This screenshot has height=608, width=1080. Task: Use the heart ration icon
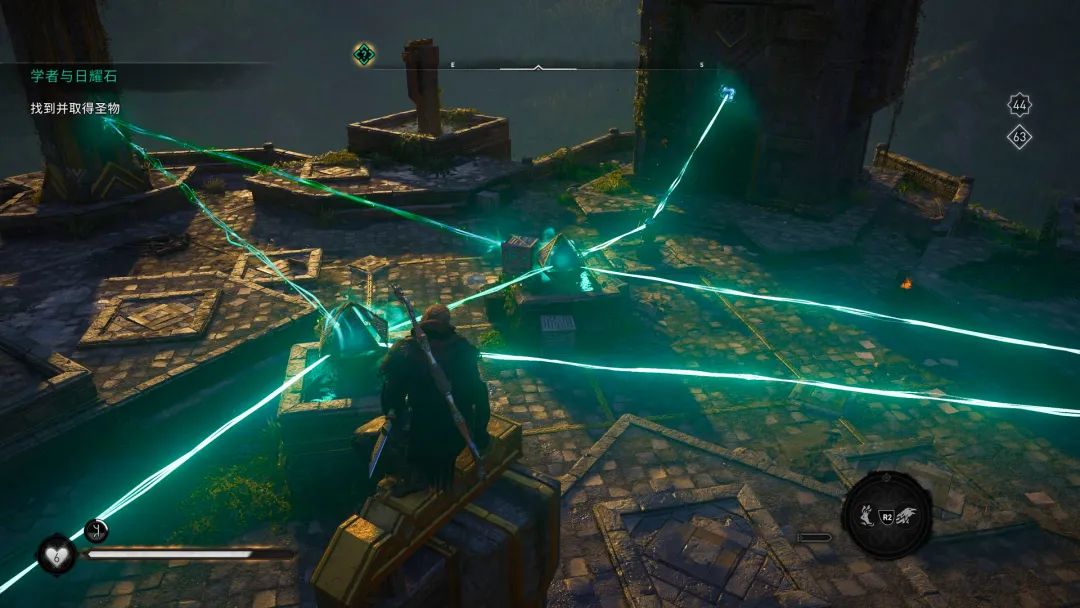tap(57, 553)
